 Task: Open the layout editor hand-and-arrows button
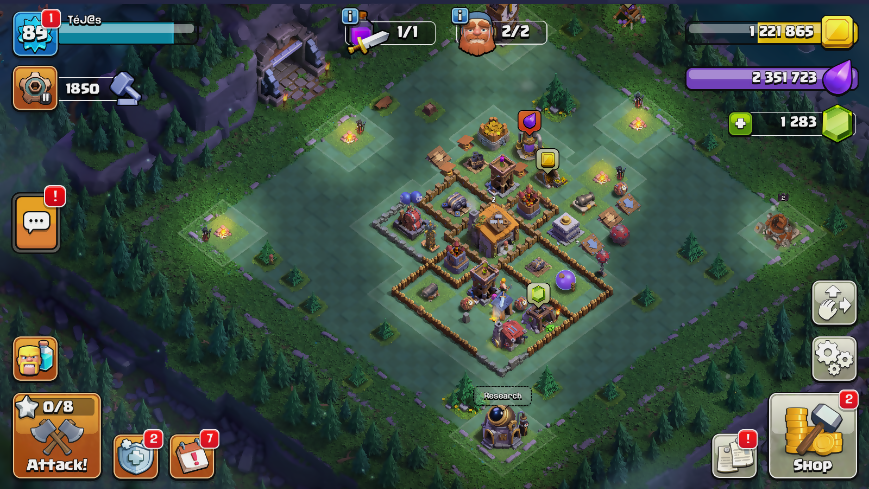click(x=833, y=303)
